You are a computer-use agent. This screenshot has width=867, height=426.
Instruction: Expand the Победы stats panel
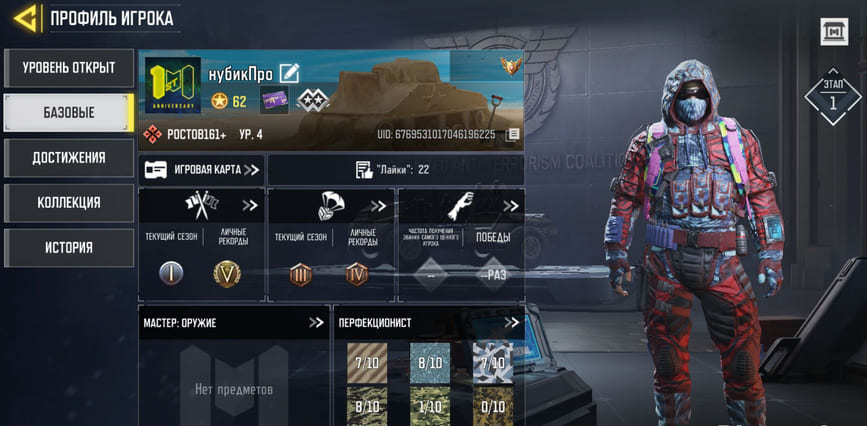pos(511,206)
